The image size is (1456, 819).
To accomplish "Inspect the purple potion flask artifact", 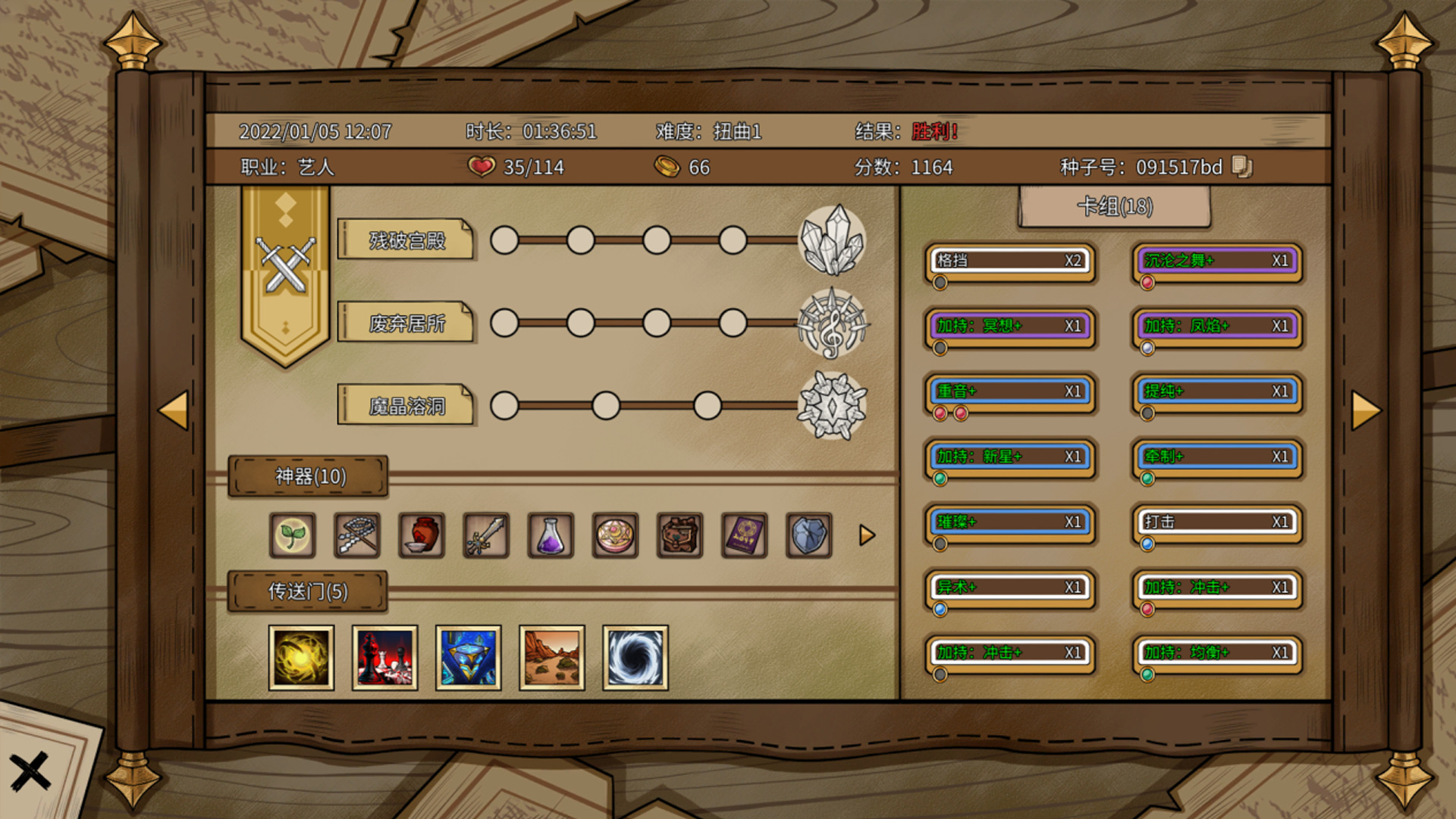I will [x=551, y=535].
